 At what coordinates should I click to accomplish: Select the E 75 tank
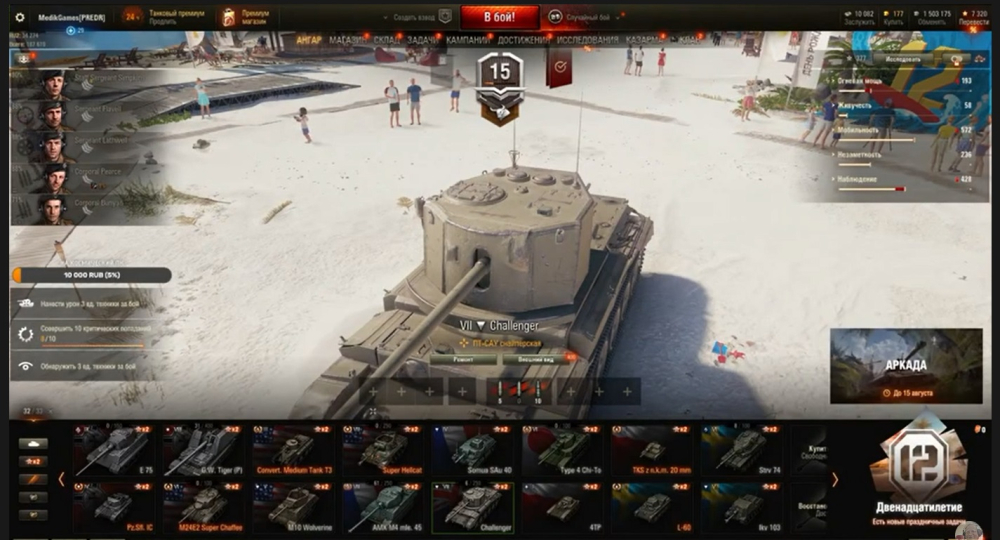coord(114,450)
